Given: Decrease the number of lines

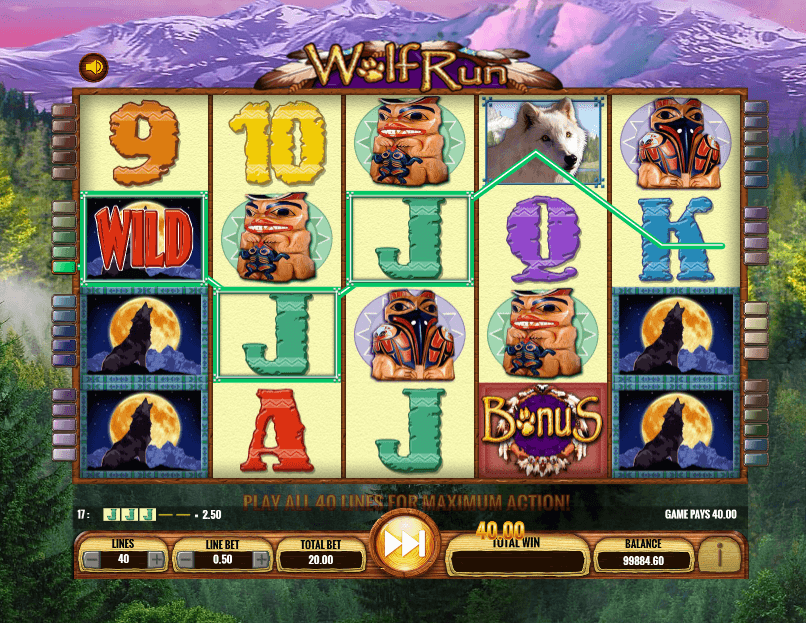Looking at the screenshot, I should point(92,560).
